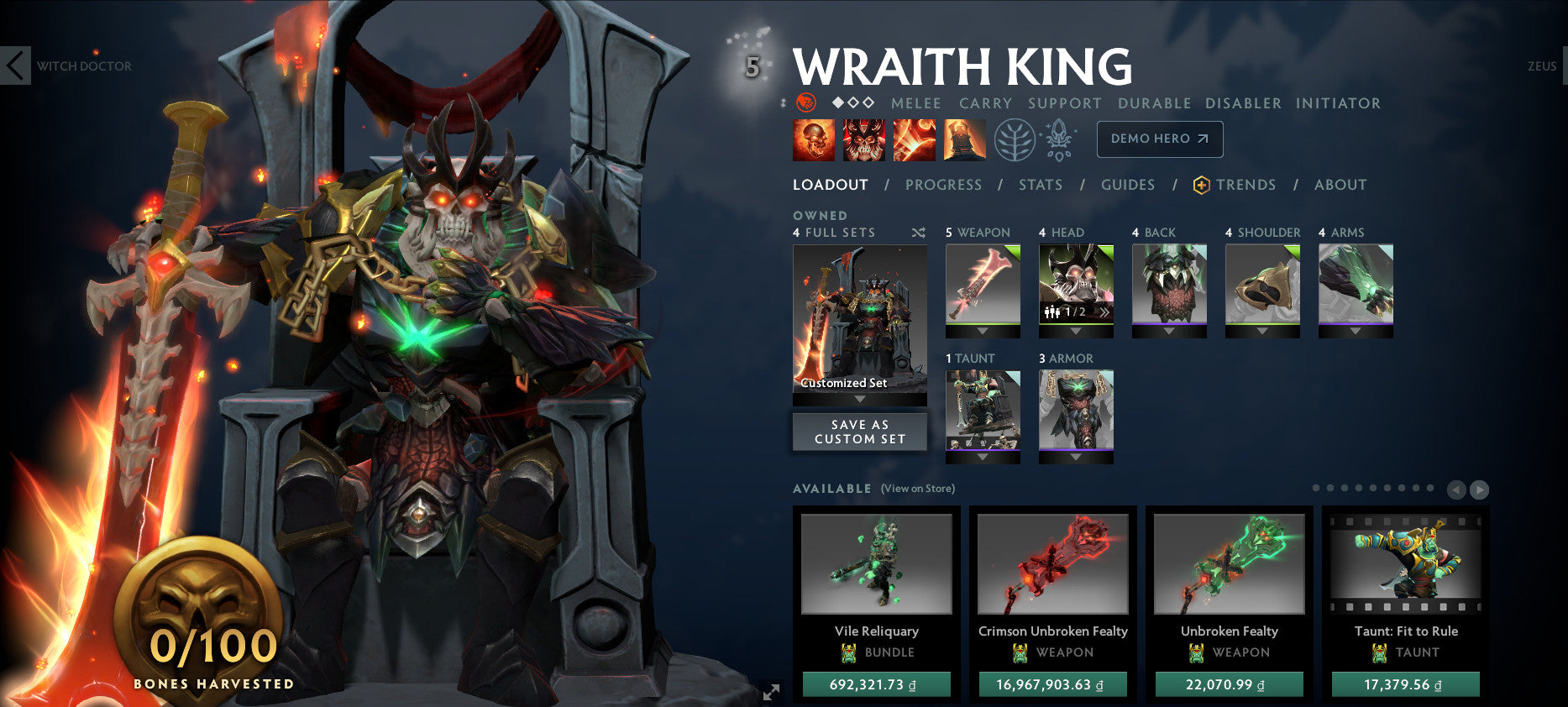Select the Wraithfire Blast ability icon

pyautogui.click(x=812, y=139)
